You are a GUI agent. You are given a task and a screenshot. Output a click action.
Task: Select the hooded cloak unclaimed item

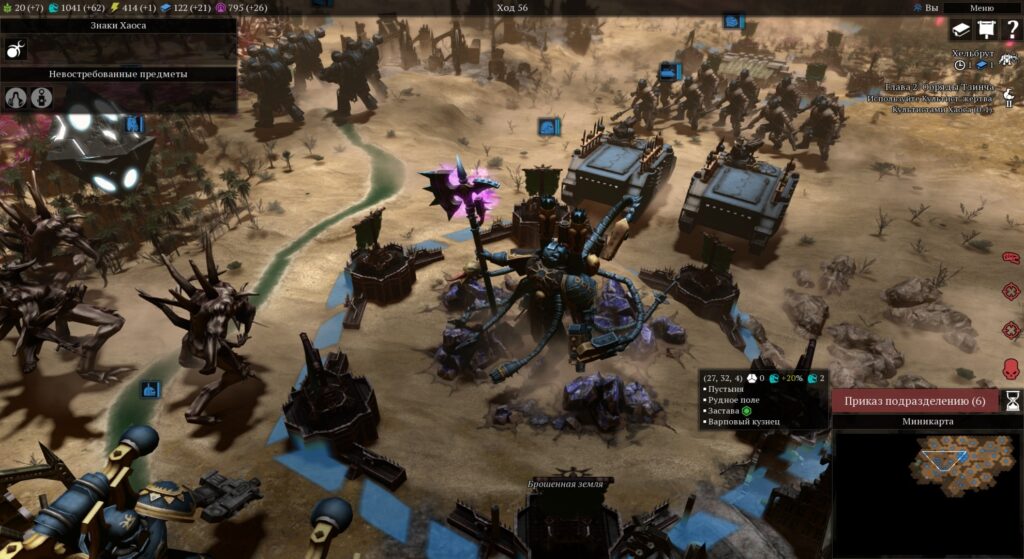pyautogui.click(x=17, y=97)
